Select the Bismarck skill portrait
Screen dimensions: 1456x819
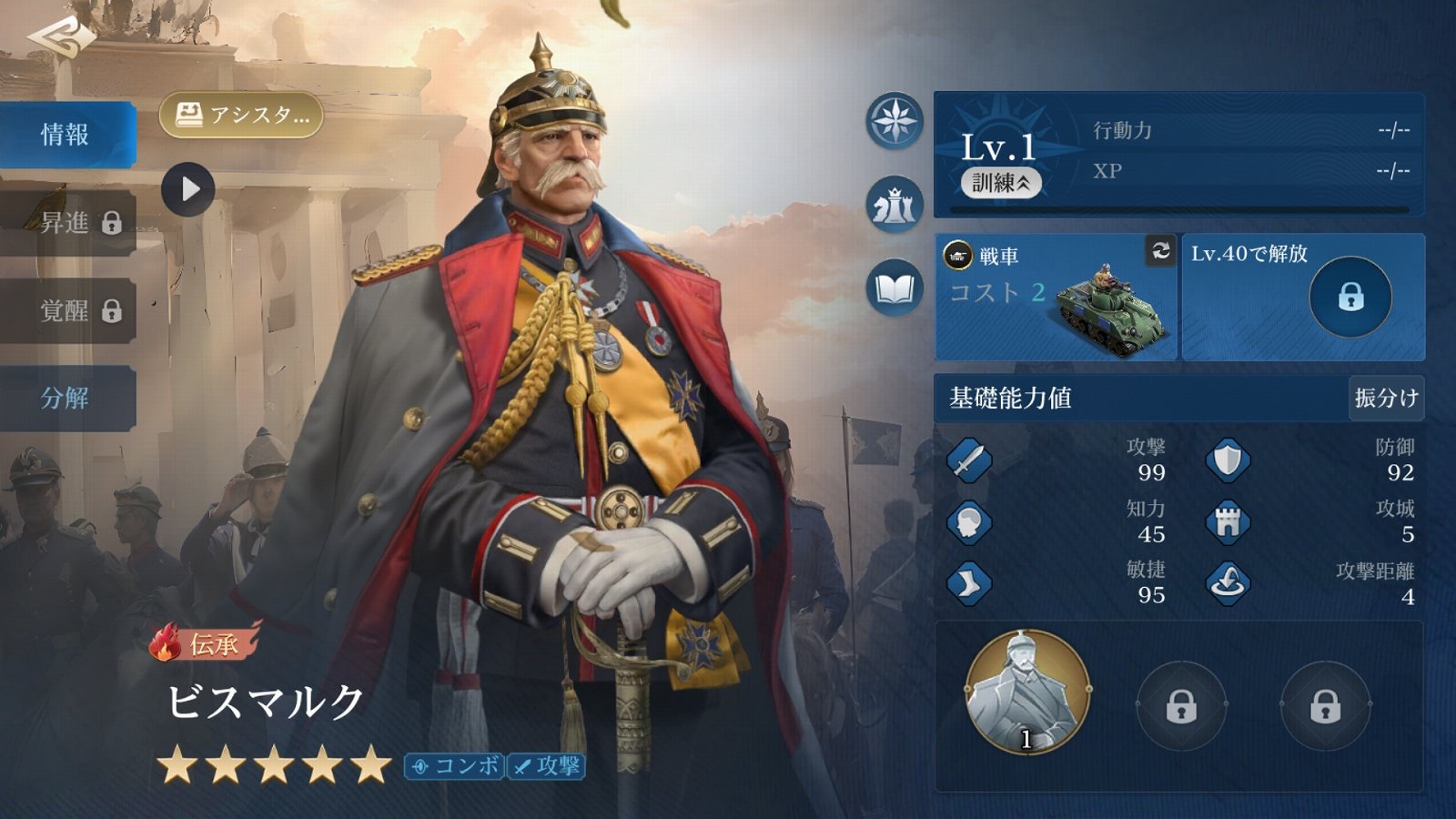click(x=1026, y=693)
